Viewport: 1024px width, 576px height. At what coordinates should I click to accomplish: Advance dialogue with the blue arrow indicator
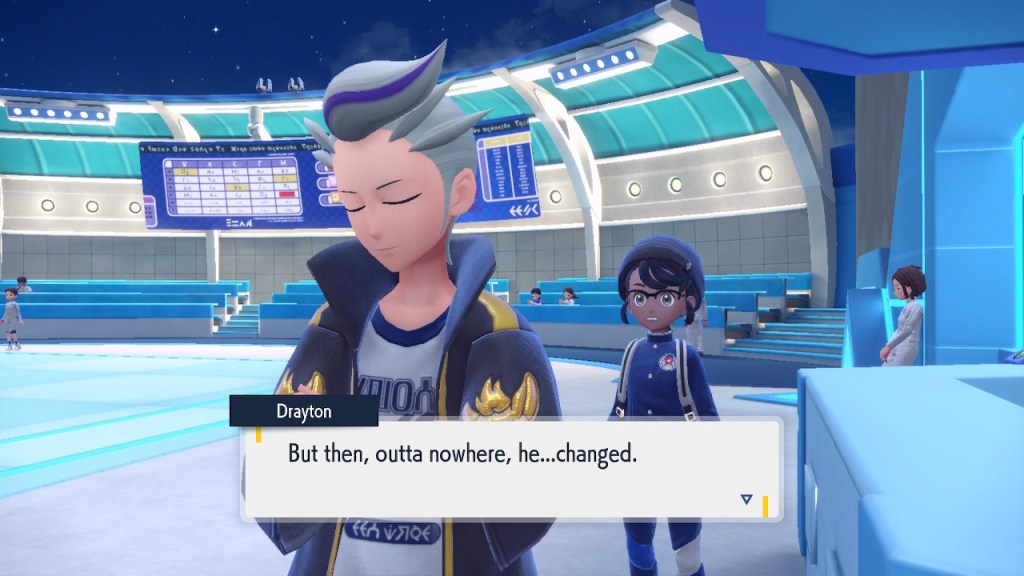[x=746, y=499]
